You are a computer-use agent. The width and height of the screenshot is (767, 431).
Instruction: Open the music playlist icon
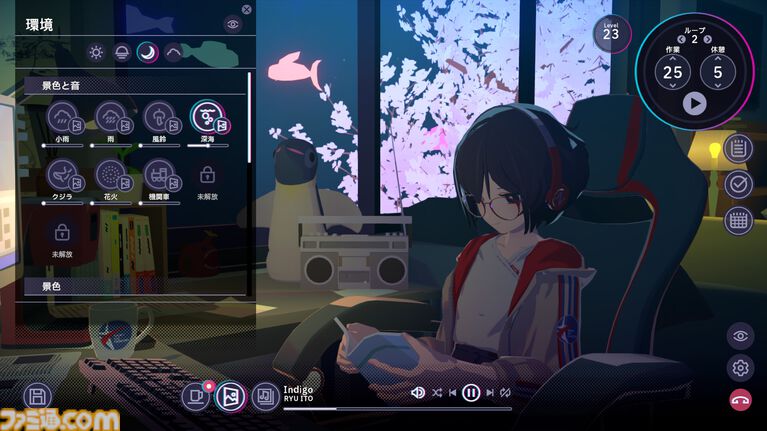[264, 397]
